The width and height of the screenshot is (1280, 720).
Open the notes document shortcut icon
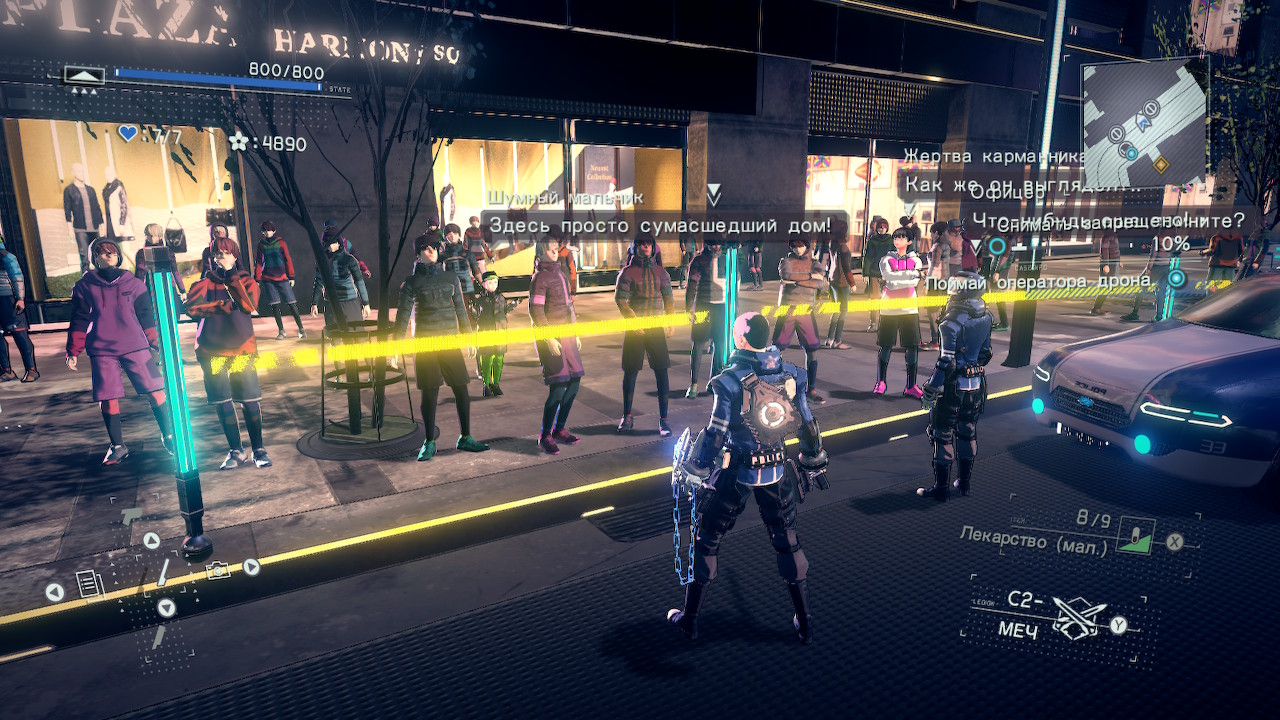89,583
